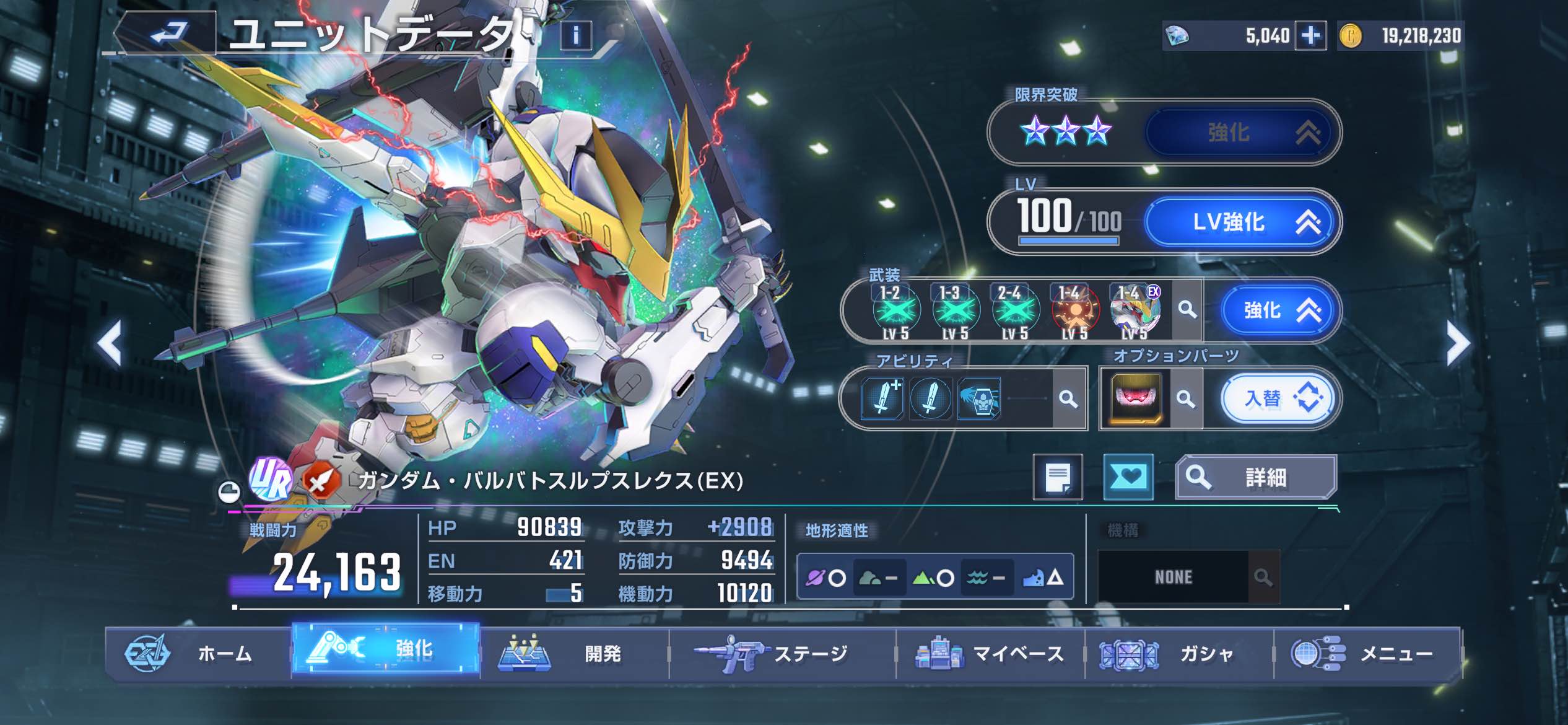Open the ガシャ gacha tab

point(1178,654)
